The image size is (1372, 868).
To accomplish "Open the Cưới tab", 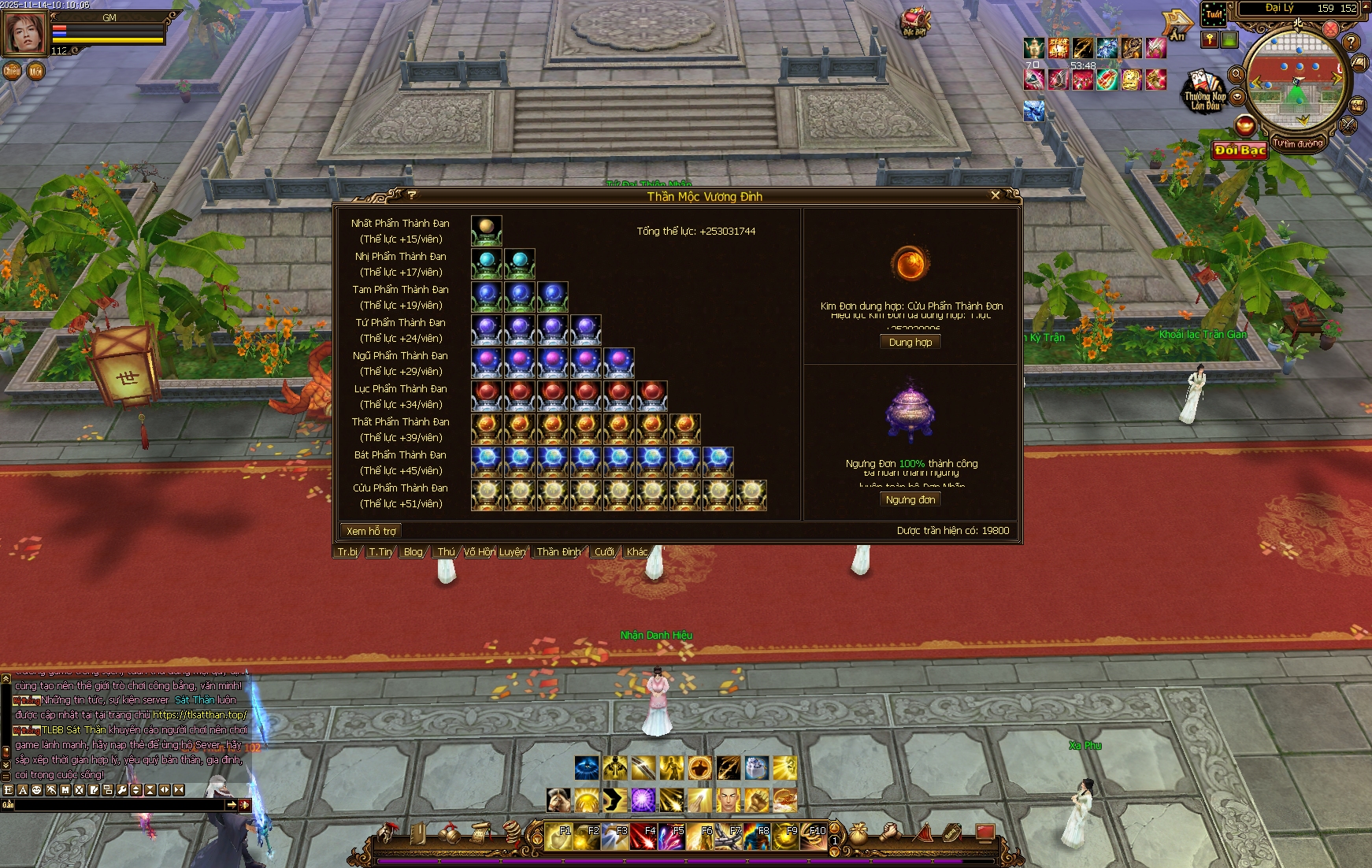I will (x=604, y=552).
